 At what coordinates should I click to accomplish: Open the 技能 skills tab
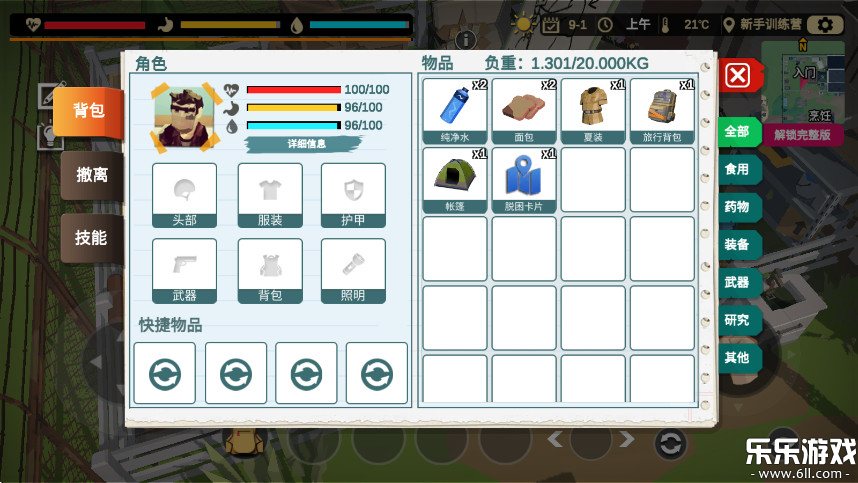point(91,237)
